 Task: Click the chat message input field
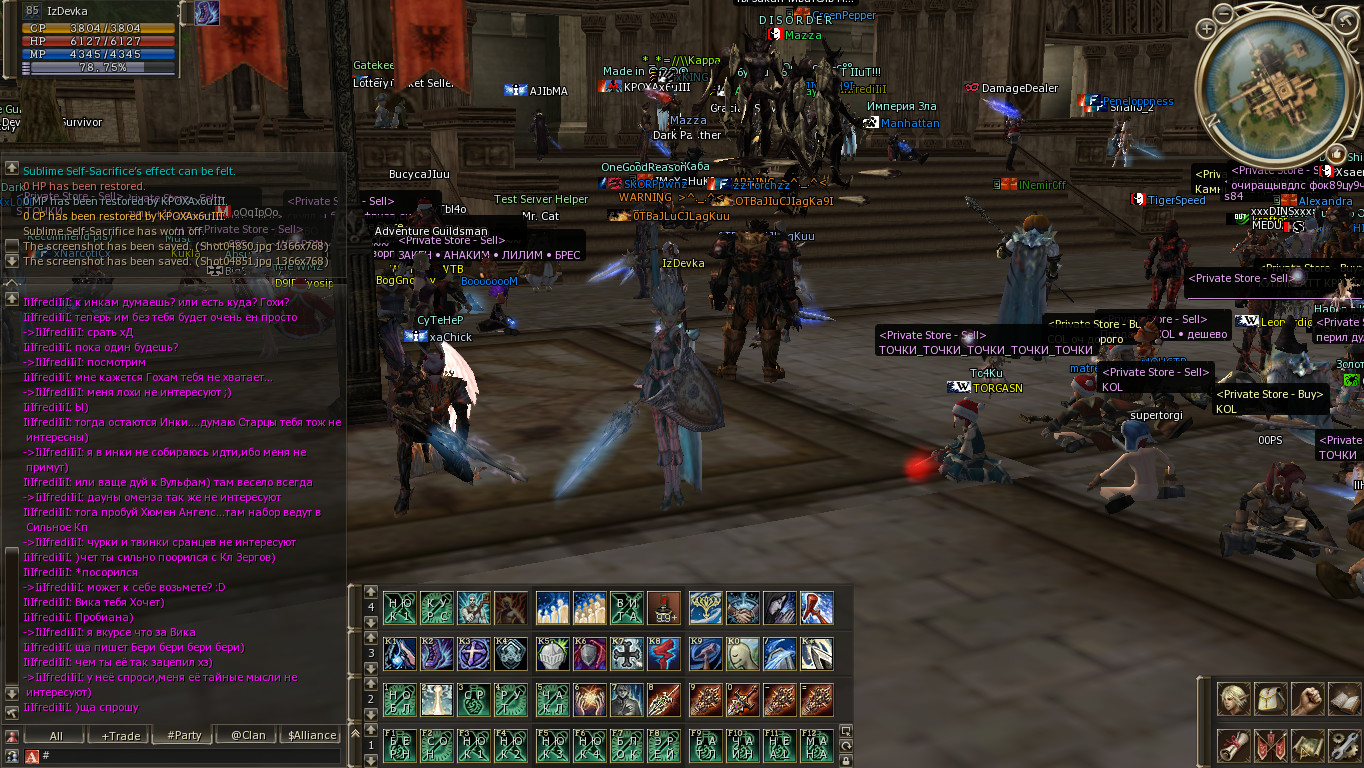coord(190,756)
